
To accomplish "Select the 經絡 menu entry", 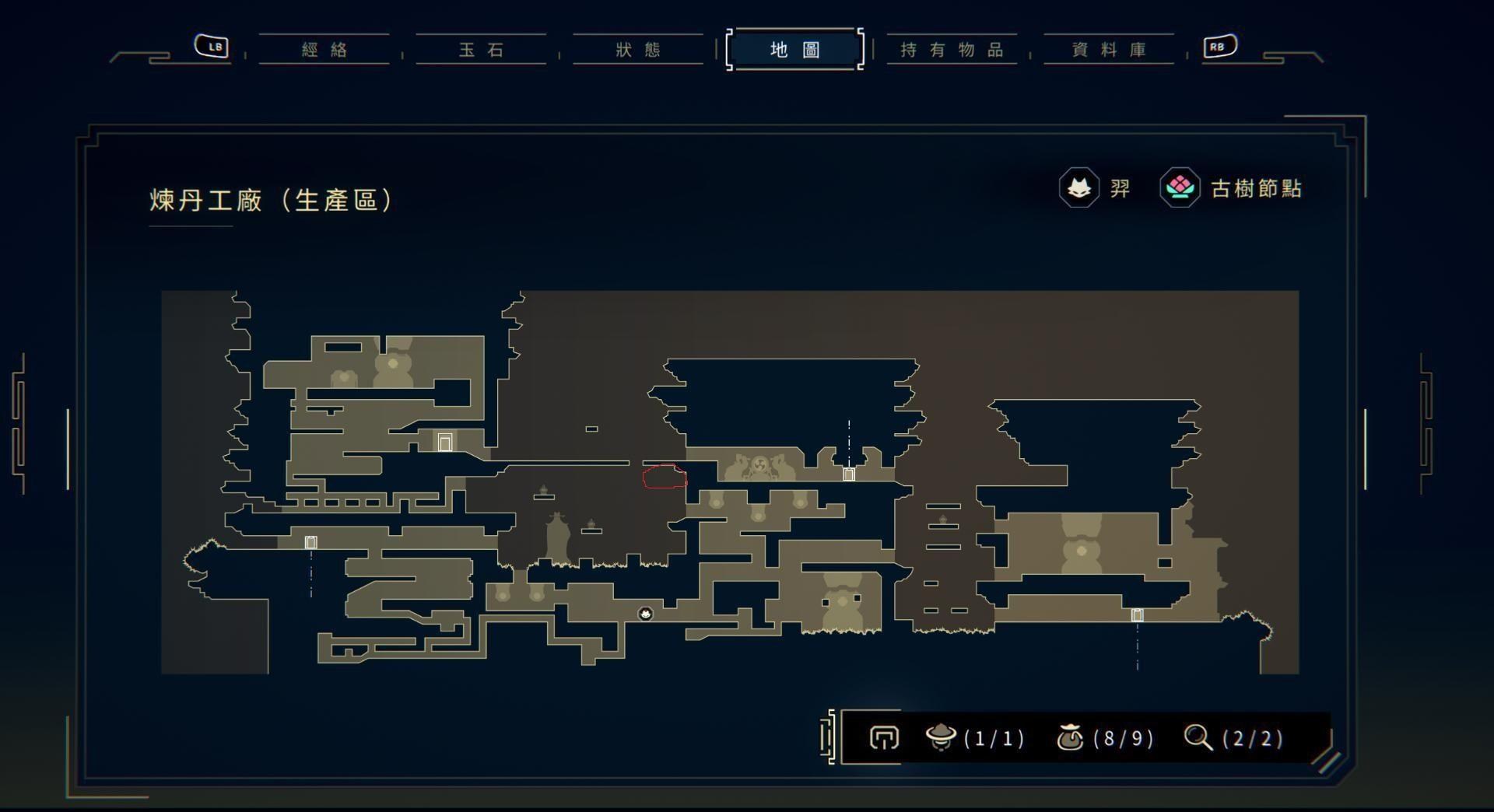I will pyautogui.click(x=324, y=49).
